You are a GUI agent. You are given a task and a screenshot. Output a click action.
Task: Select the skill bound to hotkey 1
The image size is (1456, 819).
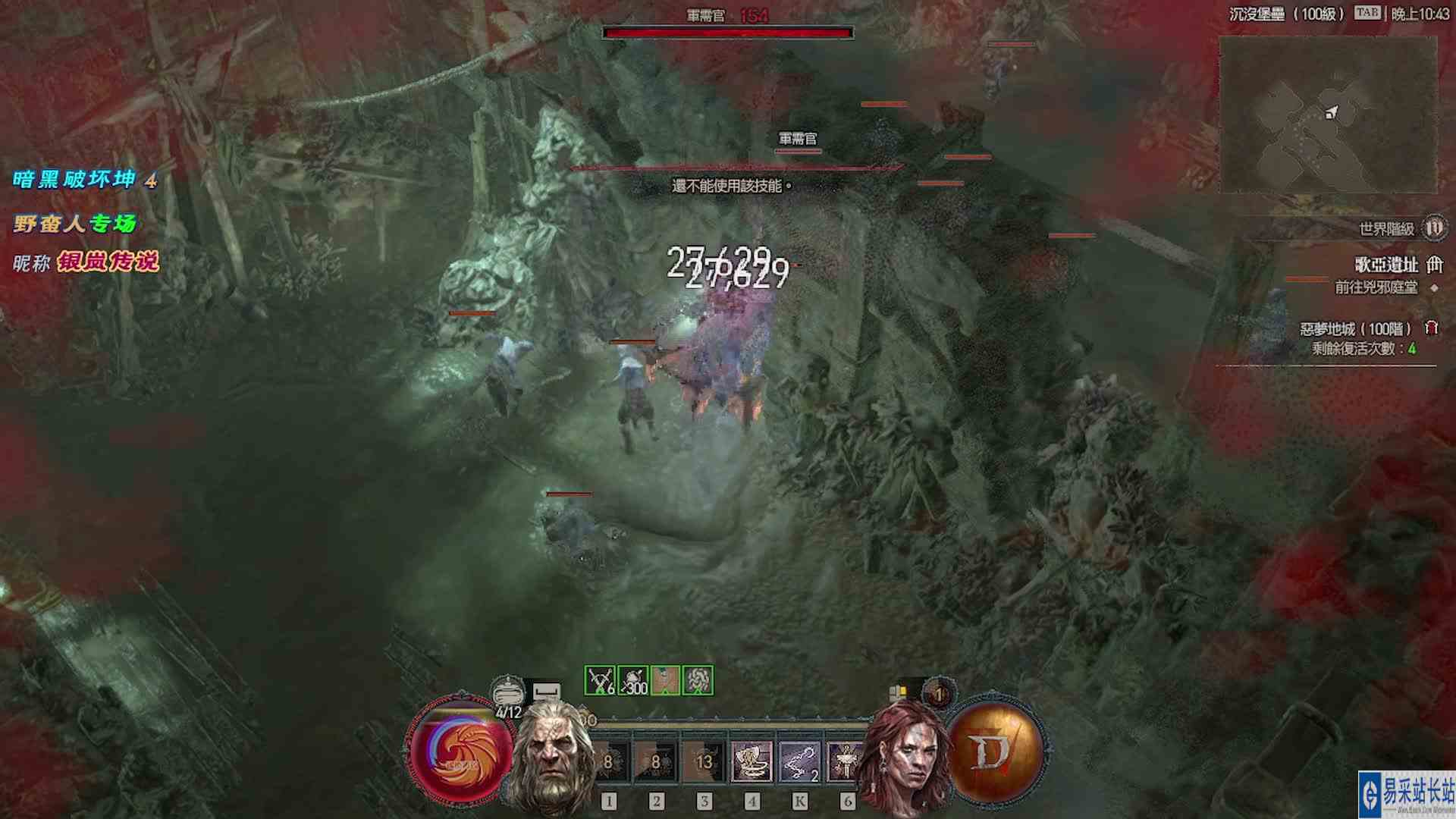610,763
